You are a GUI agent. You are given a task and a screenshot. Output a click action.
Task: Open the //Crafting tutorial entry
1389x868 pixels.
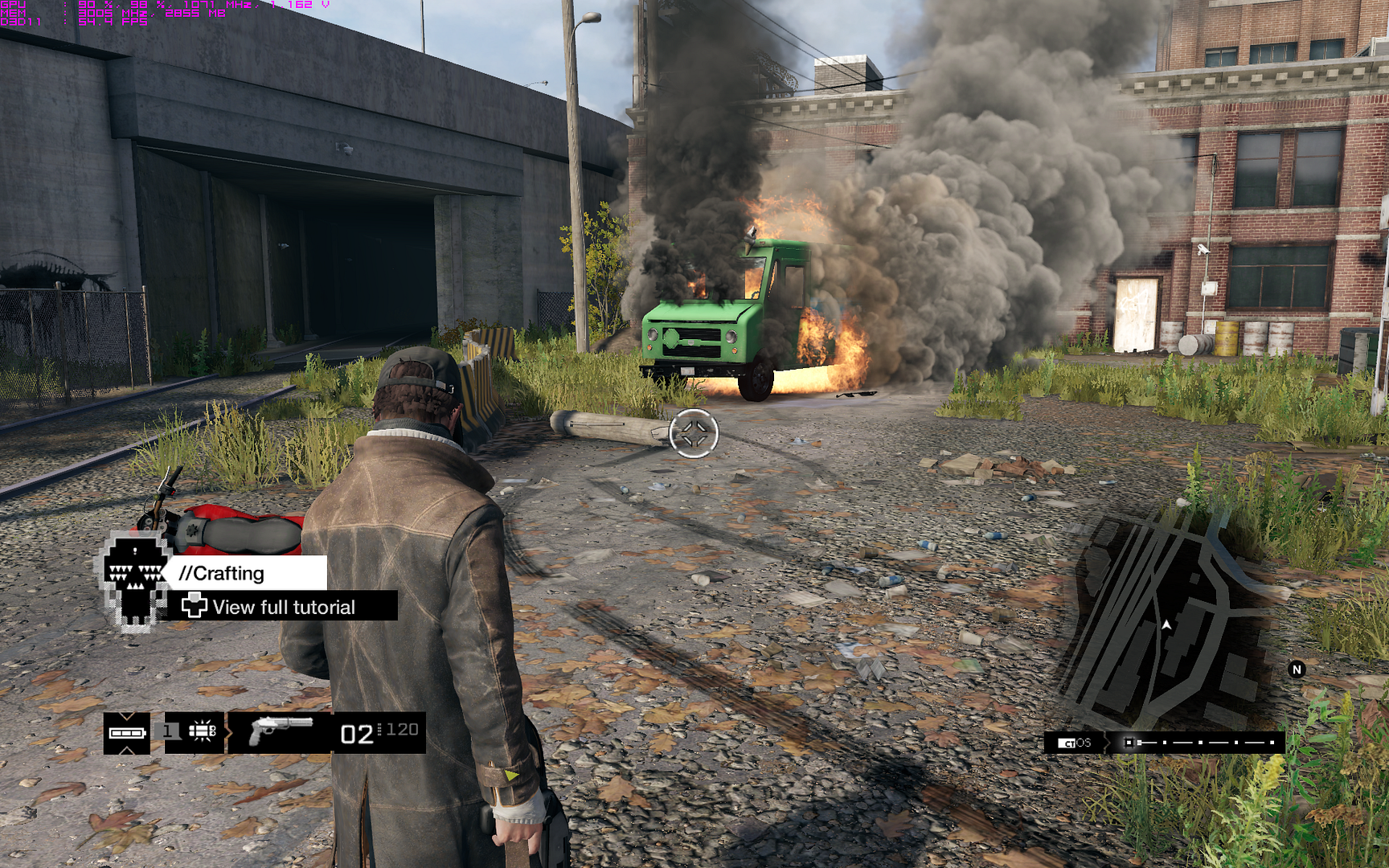[221, 572]
